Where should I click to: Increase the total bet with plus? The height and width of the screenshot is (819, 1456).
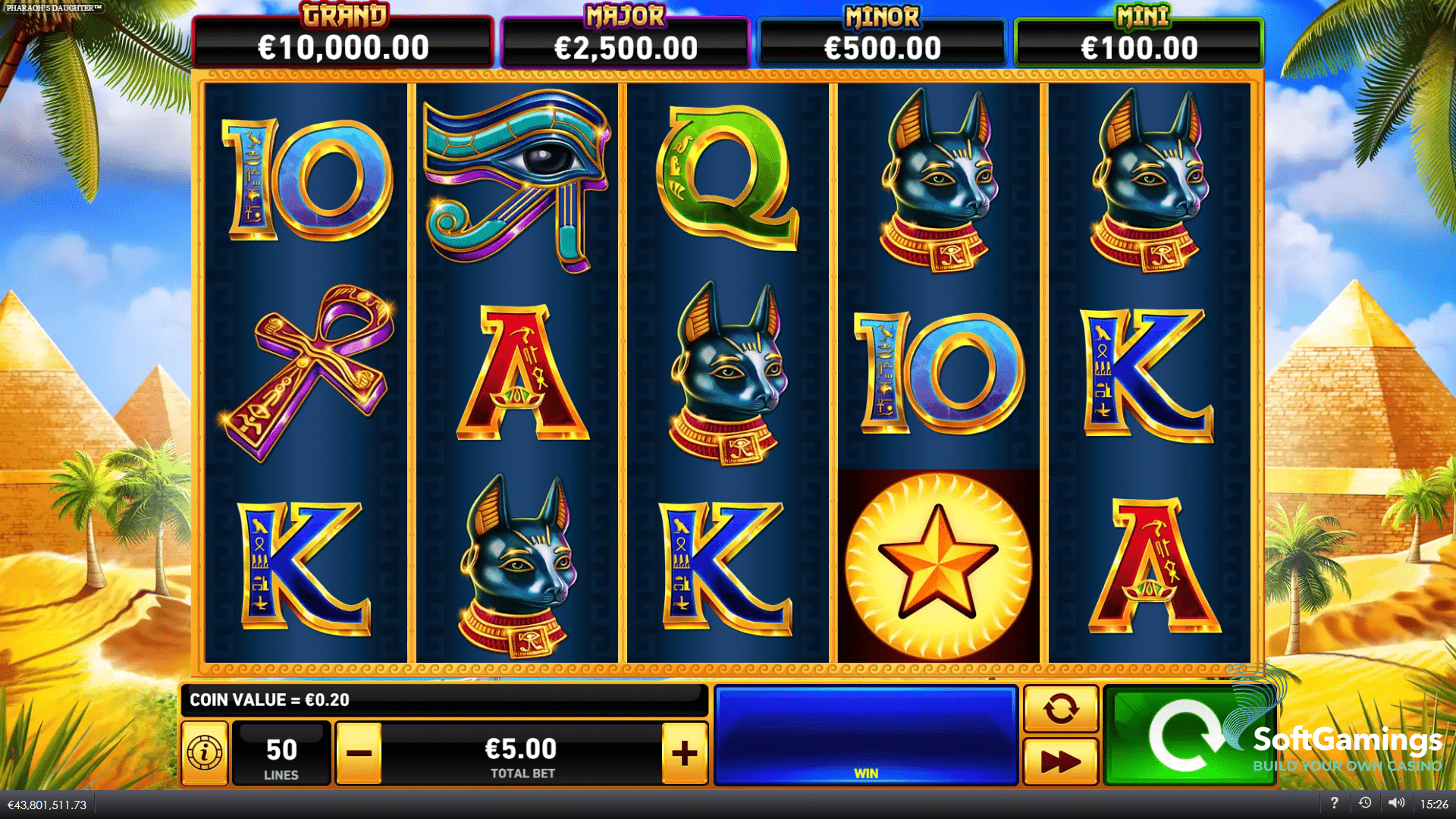(x=685, y=753)
